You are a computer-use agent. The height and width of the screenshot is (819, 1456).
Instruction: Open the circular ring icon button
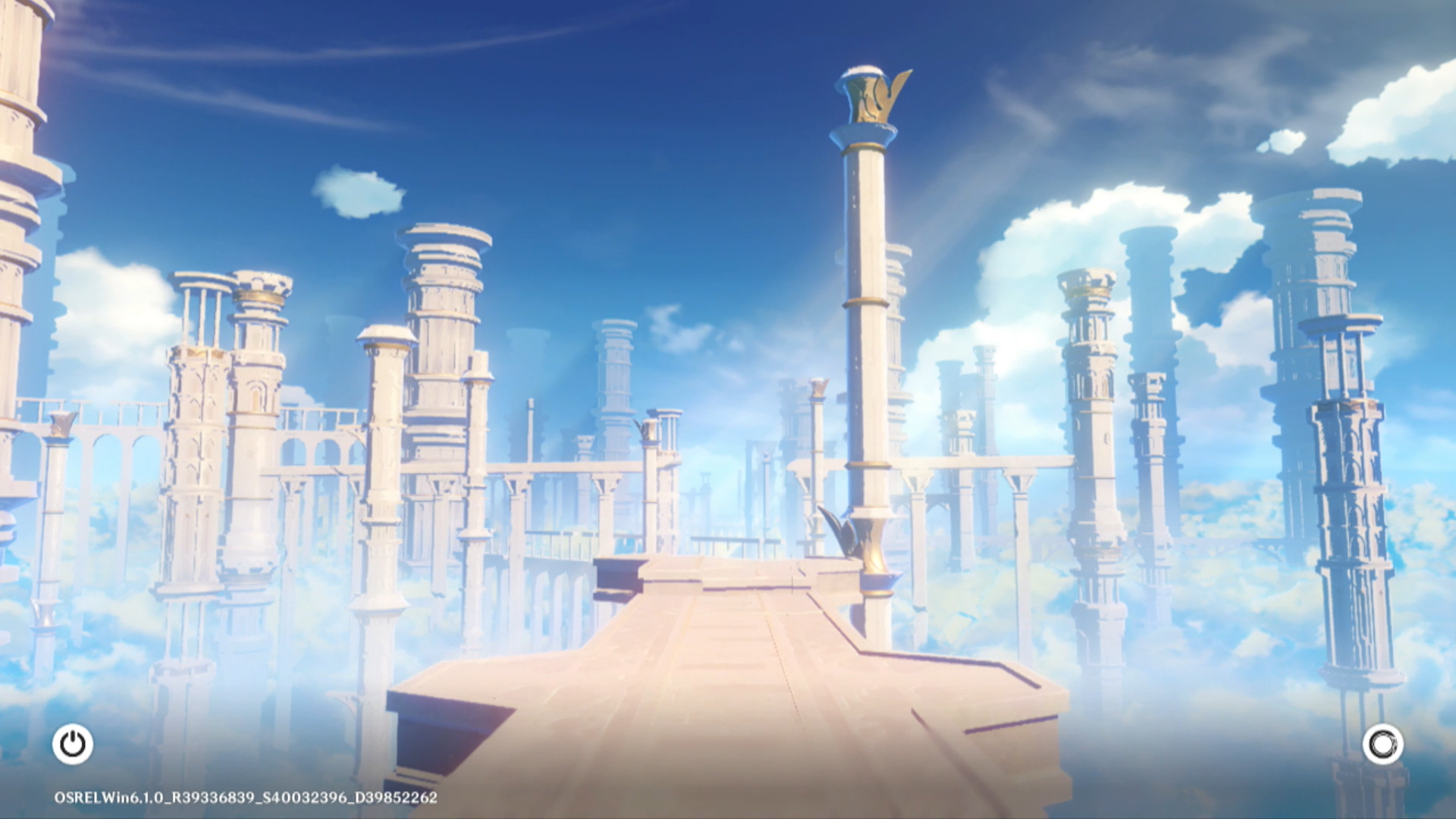click(1382, 744)
